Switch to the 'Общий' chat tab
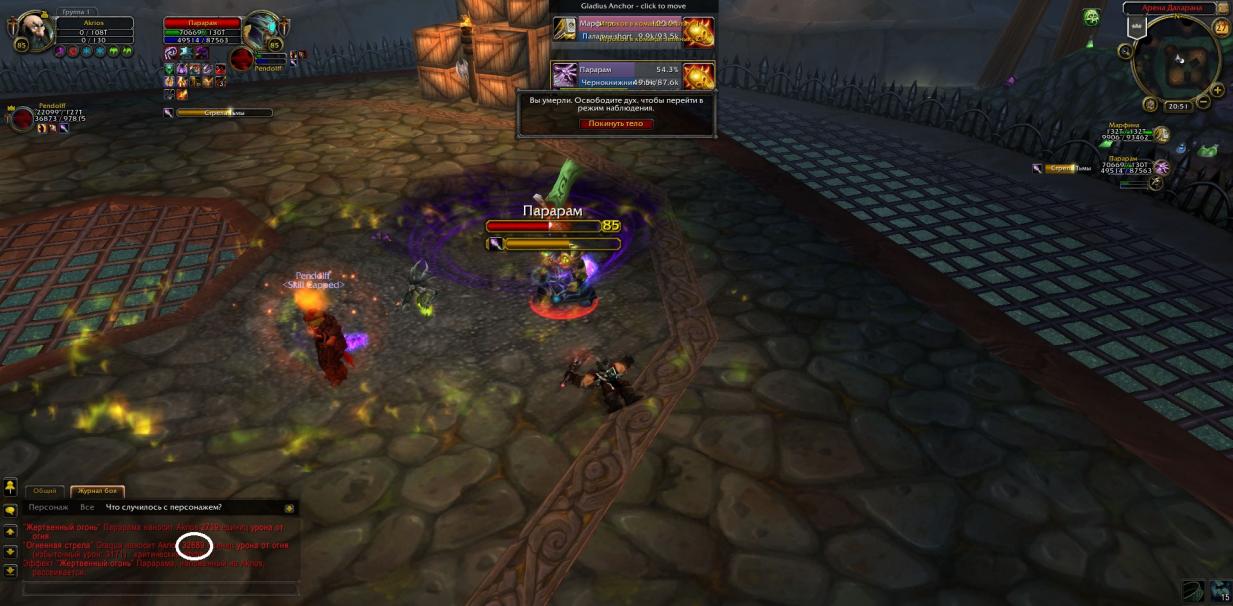Image resolution: width=1233 pixels, height=606 pixels. point(45,491)
